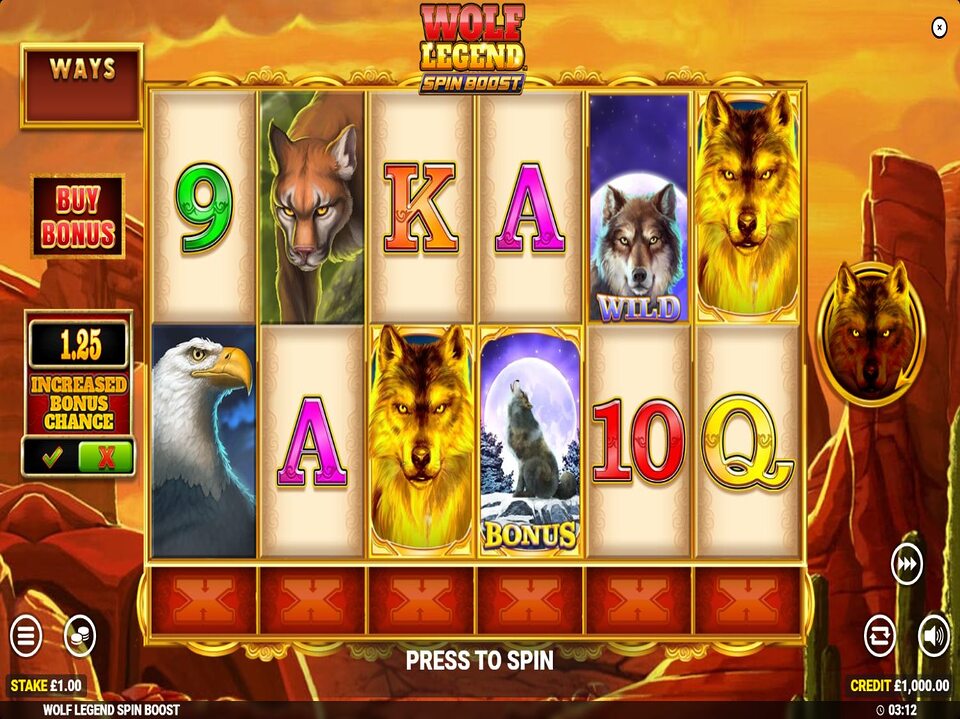Screen dimensions: 960x719
Task: Open the Buy Bonus feature
Action: click(x=78, y=216)
